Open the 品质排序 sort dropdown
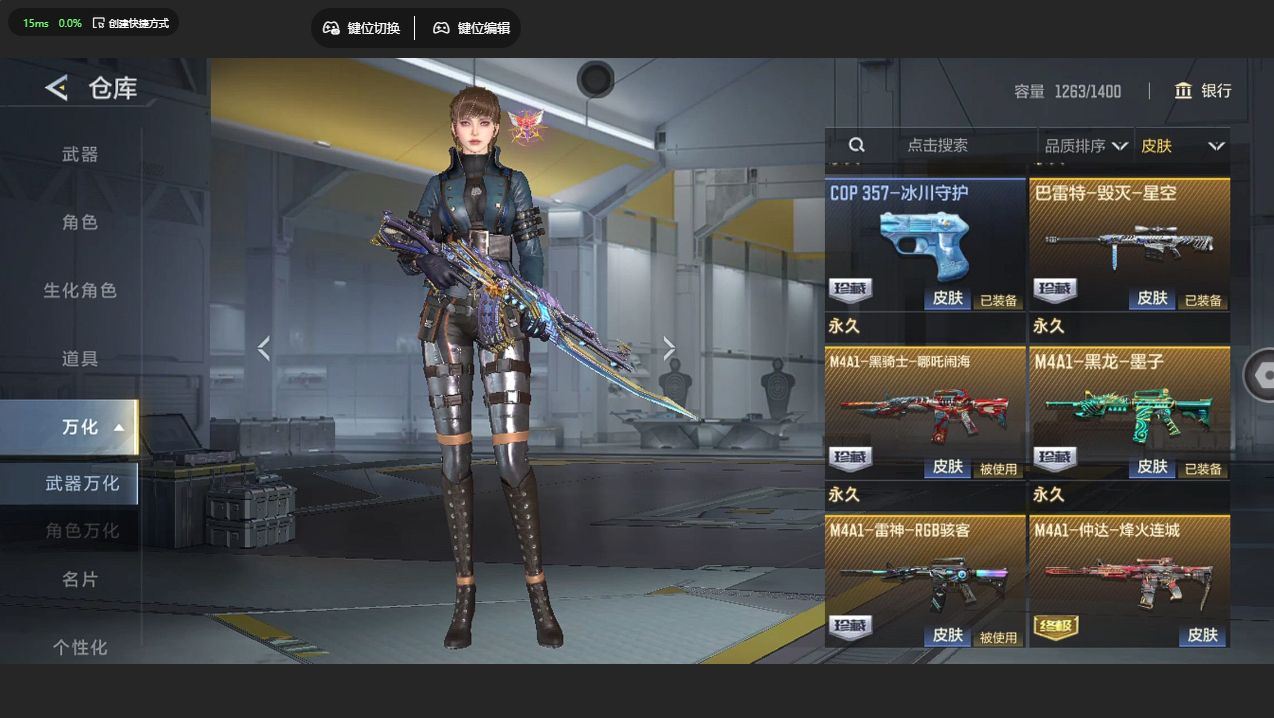1274x718 pixels. click(x=1086, y=146)
